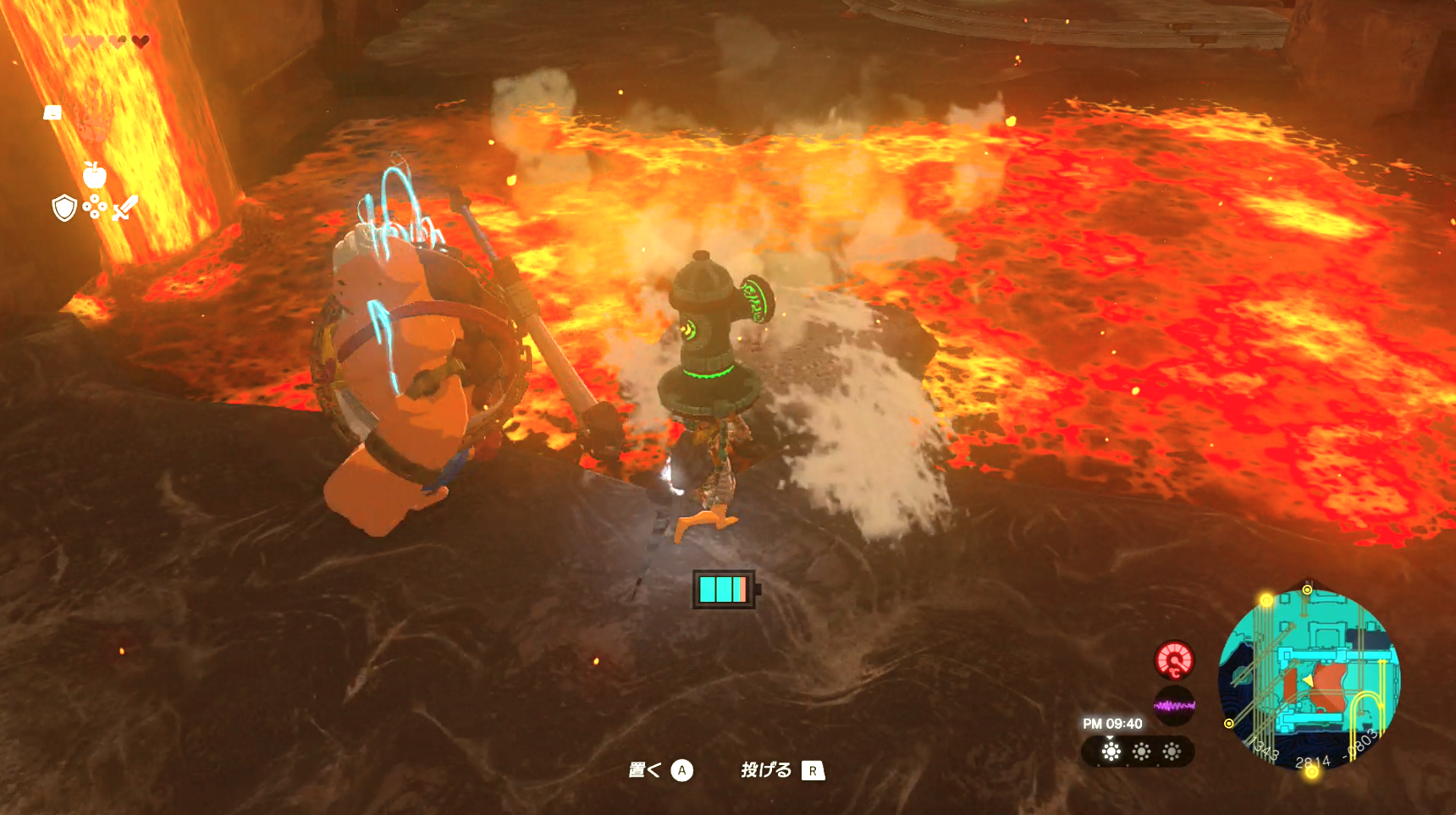Click the Zonai battery charge meter
Image resolution: width=1456 pixels, height=815 pixels.
(724, 588)
